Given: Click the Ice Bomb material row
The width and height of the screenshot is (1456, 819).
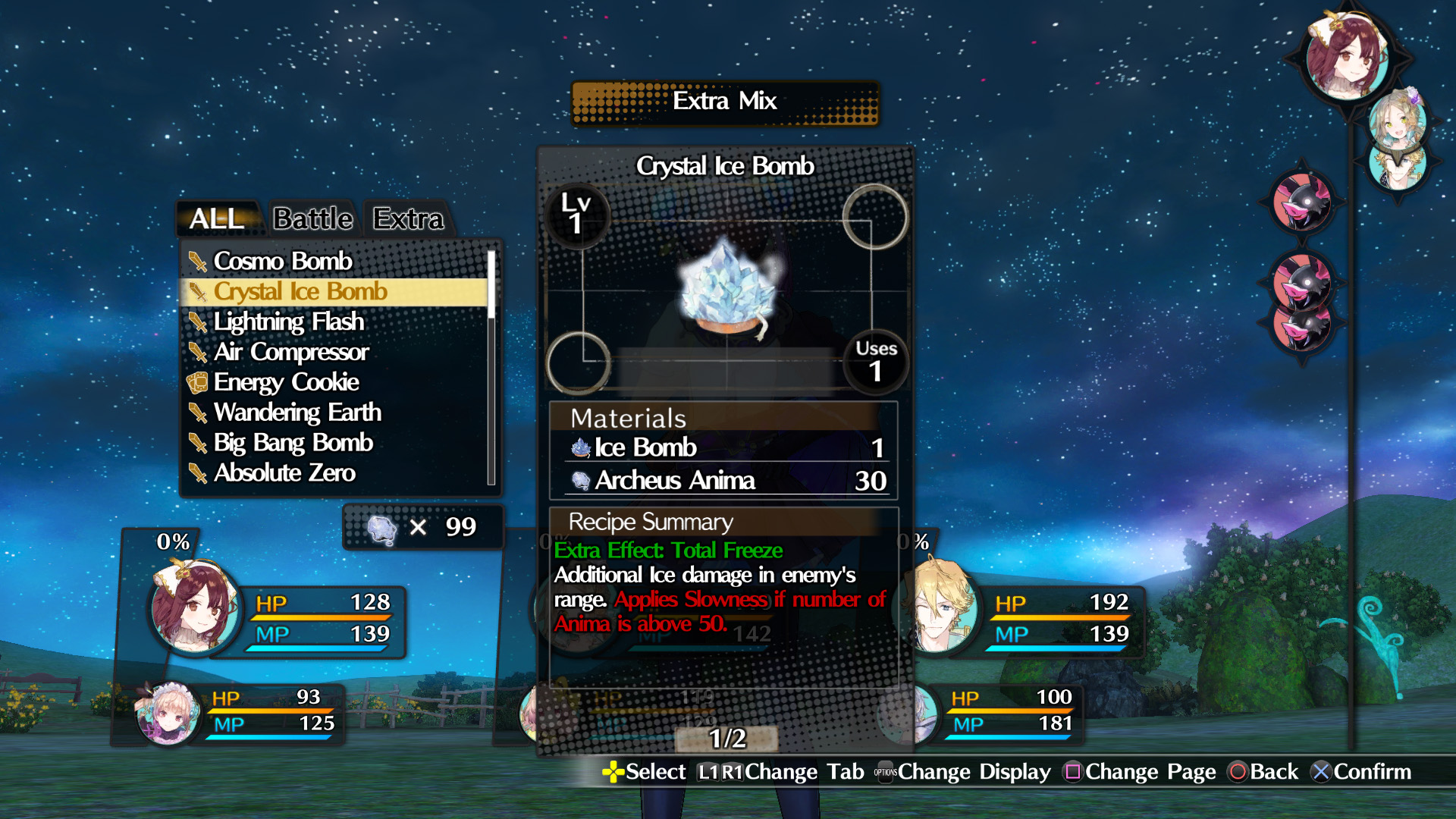Looking at the screenshot, I should (x=725, y=447).
